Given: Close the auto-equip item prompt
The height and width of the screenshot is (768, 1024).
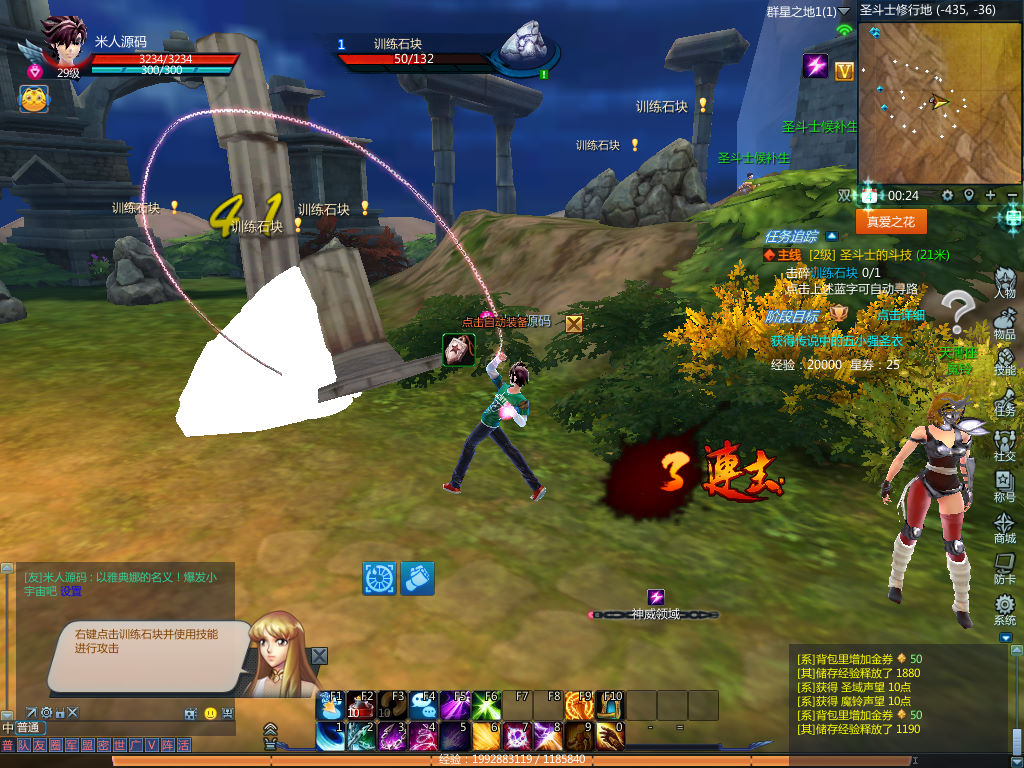Looking at the screenshot, I should pos(574,323).
